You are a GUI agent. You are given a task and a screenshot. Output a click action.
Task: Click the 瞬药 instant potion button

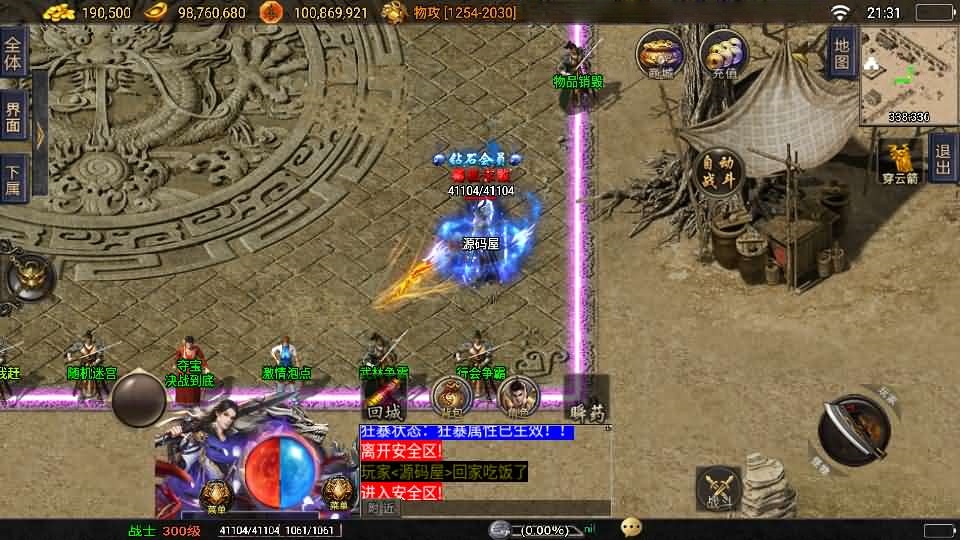pyautogui.click(x=586, y=399)
